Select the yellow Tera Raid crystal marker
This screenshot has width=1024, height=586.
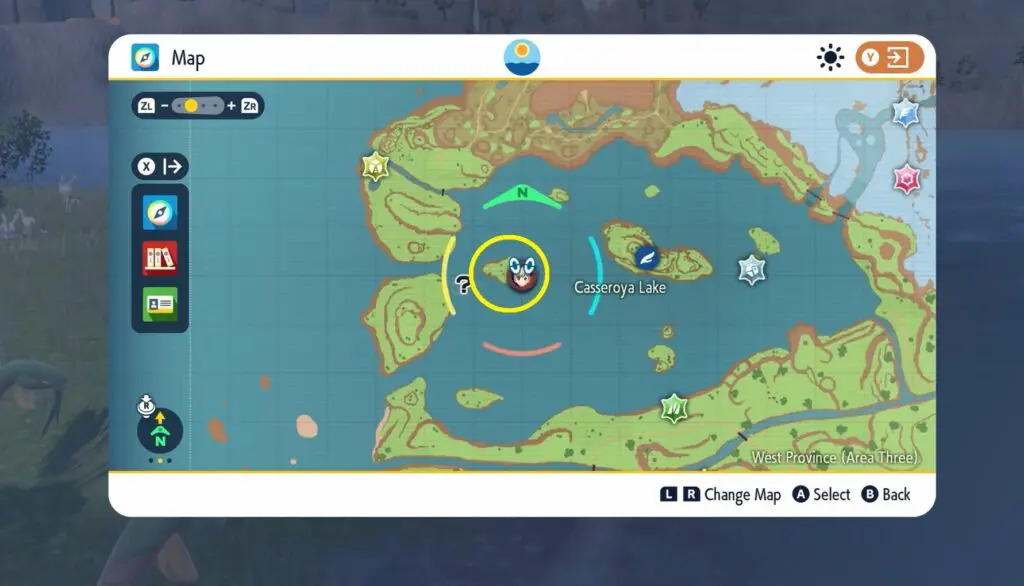[375, 166]
